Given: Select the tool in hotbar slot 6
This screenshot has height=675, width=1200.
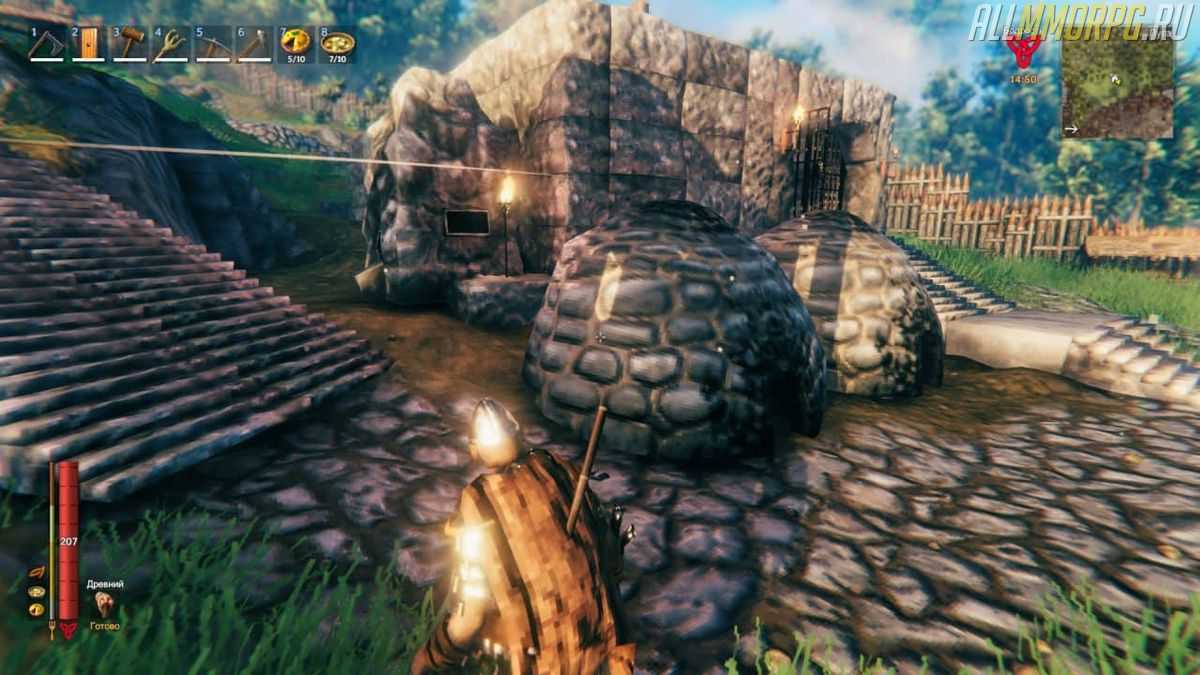Looking at the screenshot, I should coord(253,44).
